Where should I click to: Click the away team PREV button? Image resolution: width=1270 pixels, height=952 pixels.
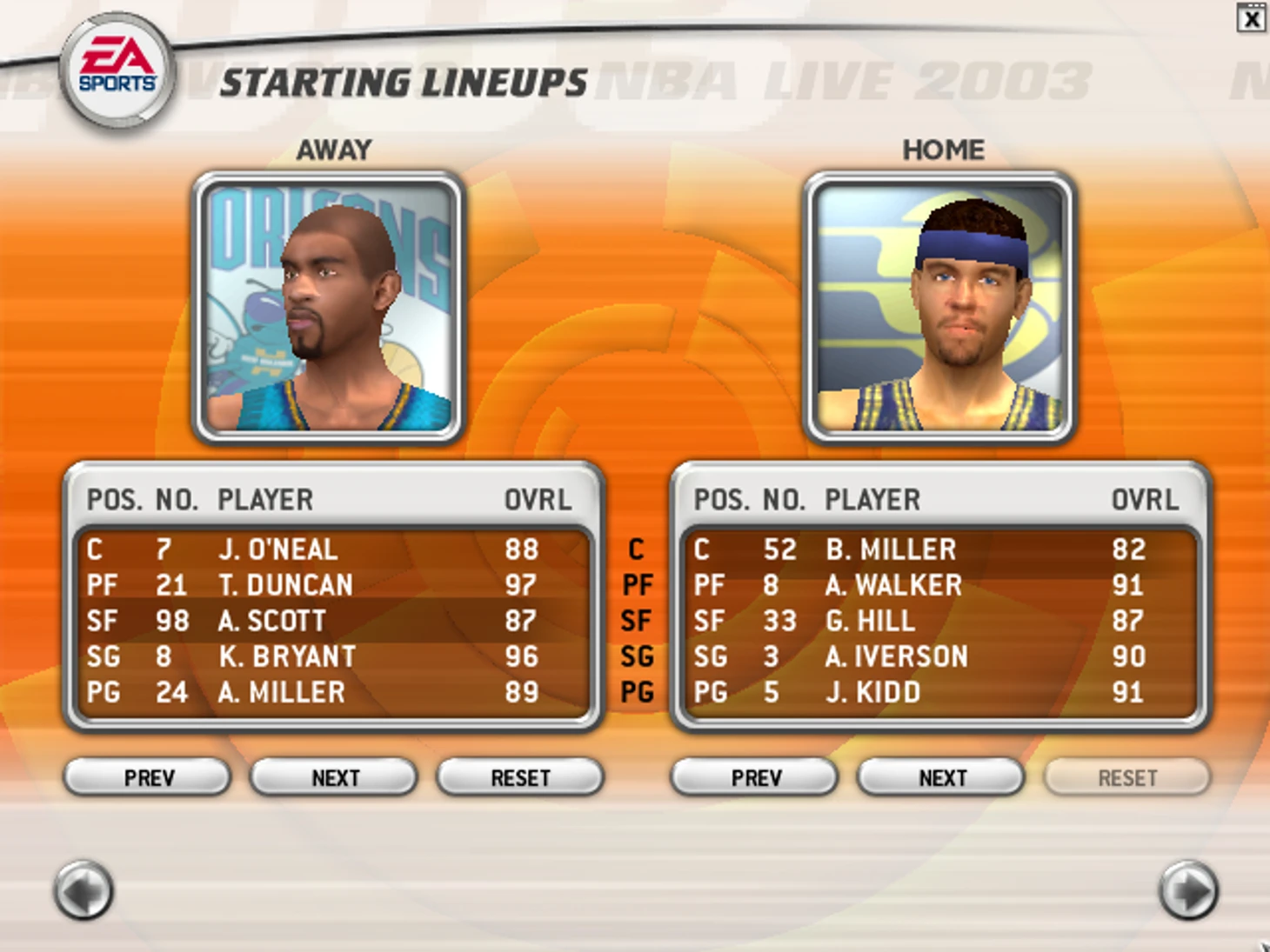(148, 776)
